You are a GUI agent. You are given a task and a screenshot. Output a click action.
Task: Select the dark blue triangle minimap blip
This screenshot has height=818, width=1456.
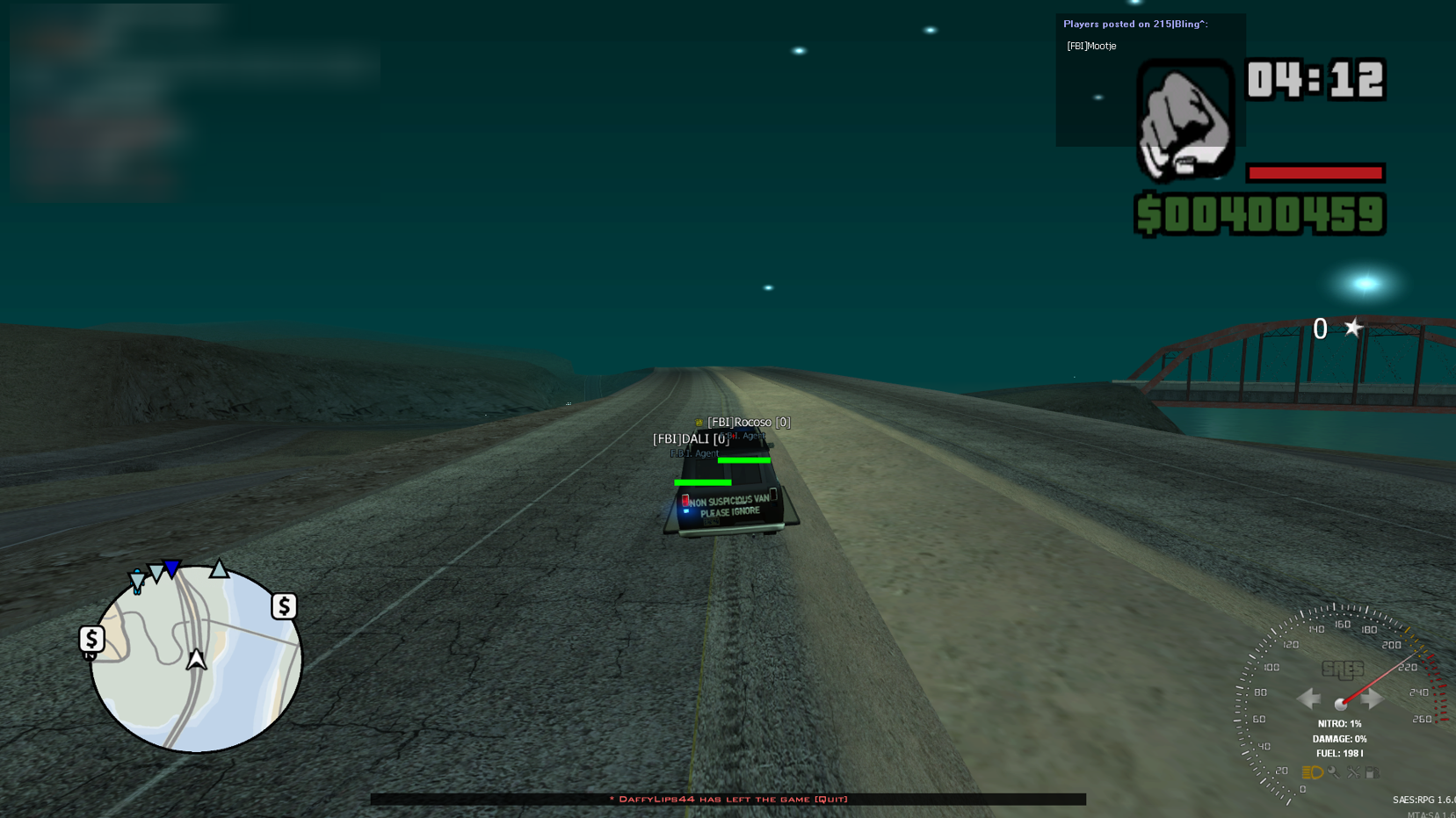point(172,569)
